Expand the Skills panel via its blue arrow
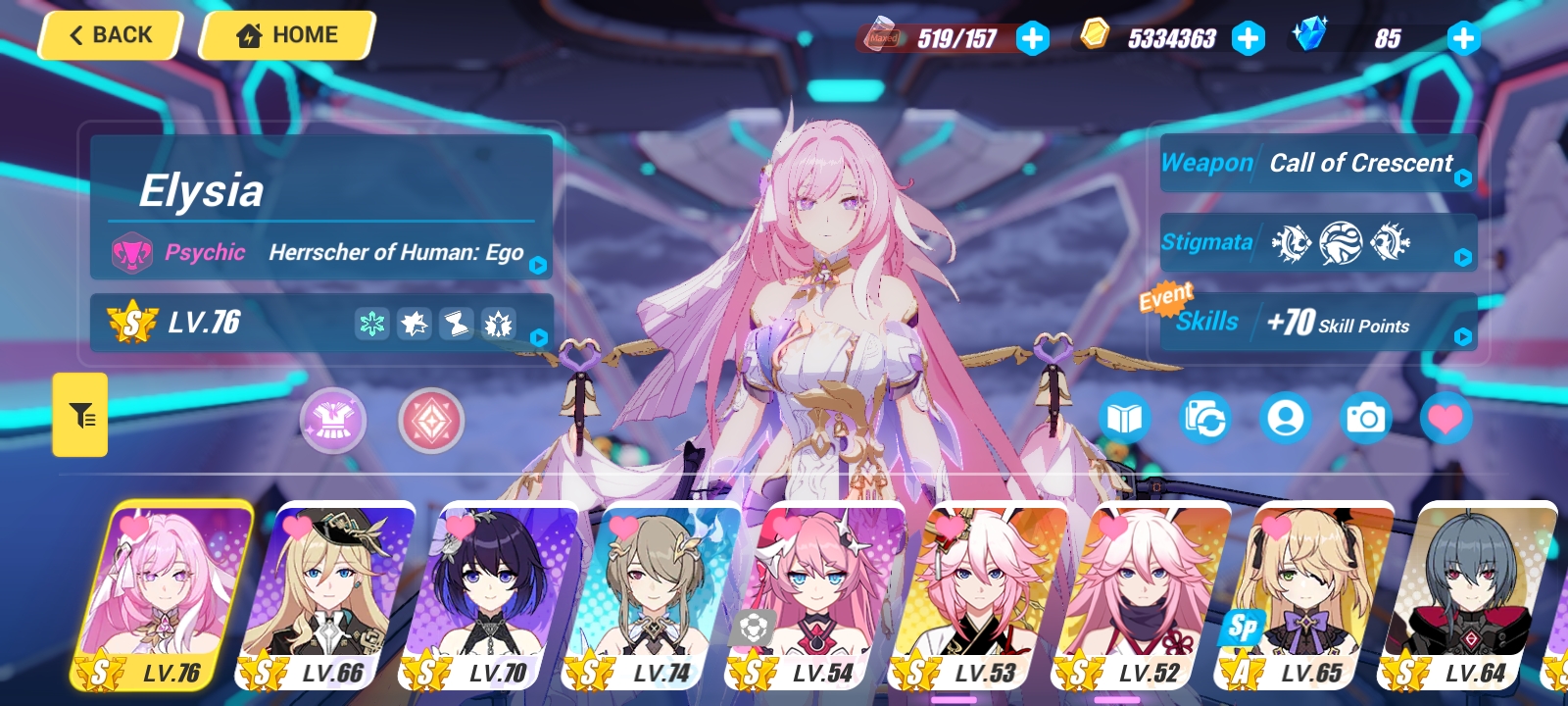The height and width of the screenshot is (706, 1568). tap(1462, 337)
